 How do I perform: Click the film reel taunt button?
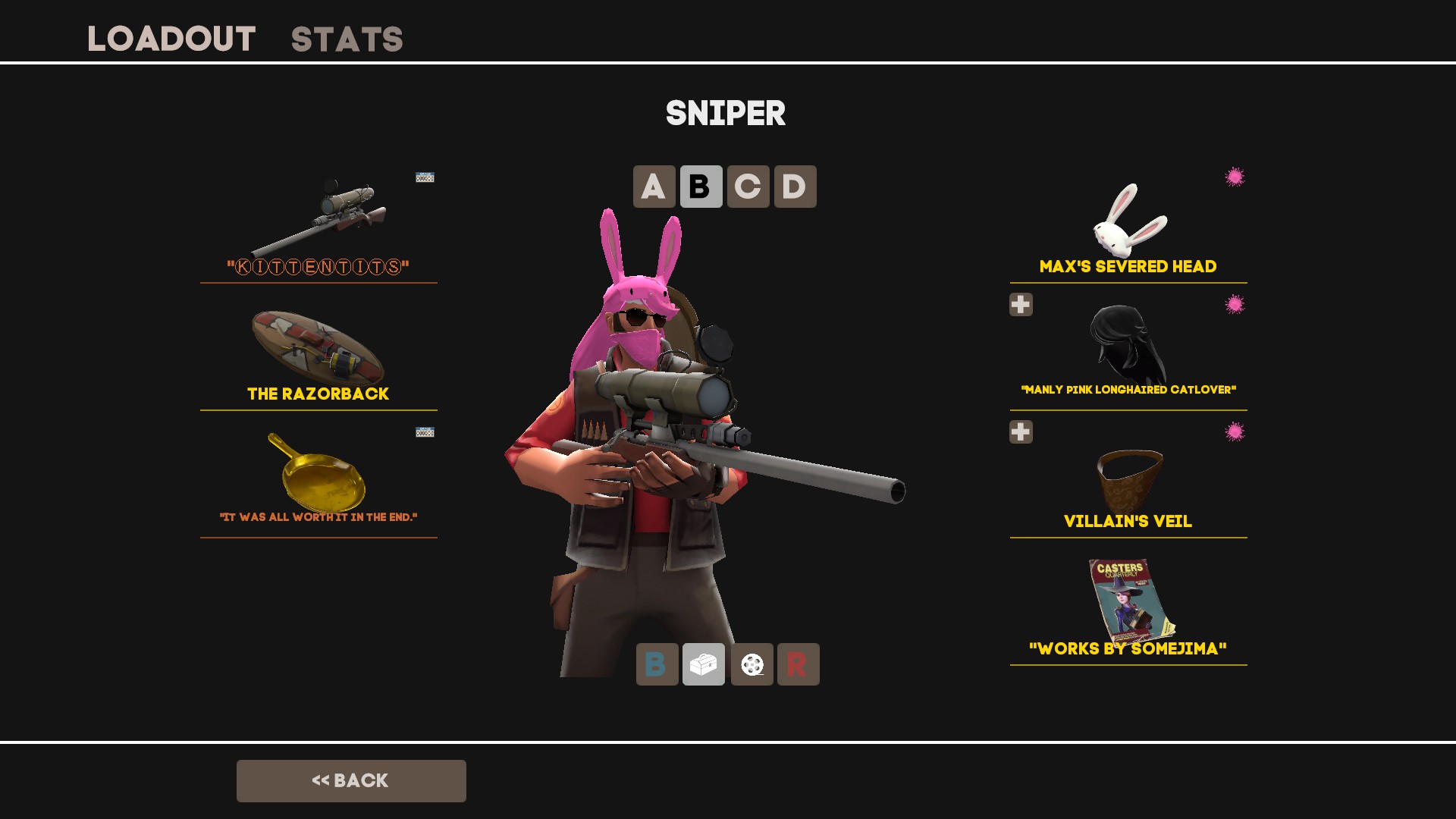pos(752,664)
